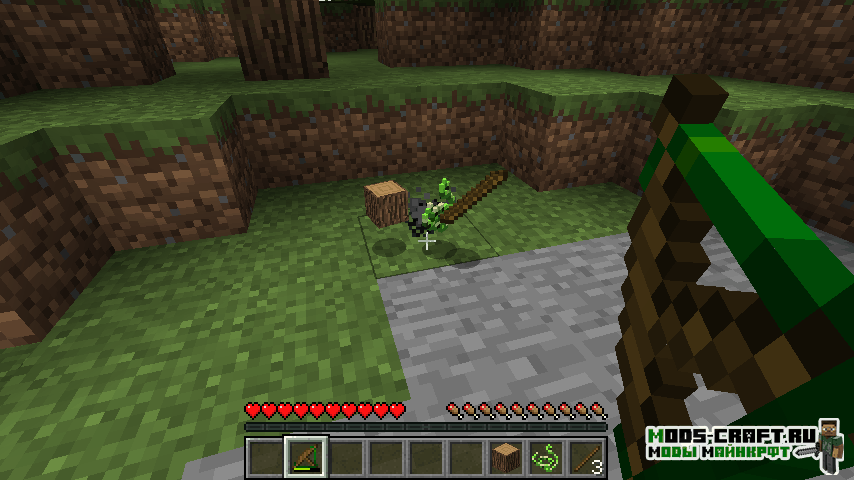Switch to the sticks hotbar slot
Viewport: 854px width, 480px height.
click(585, 458)
